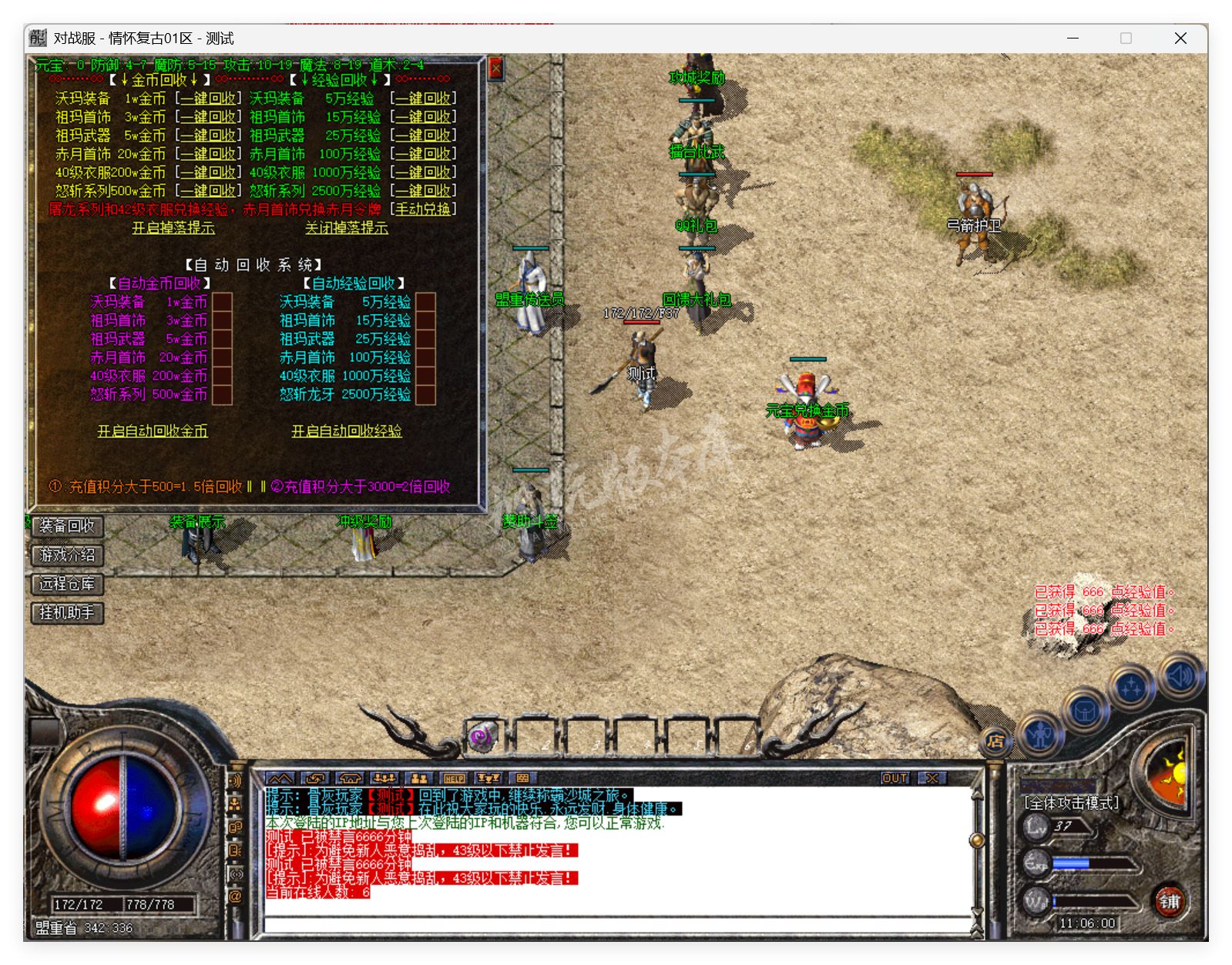Open the 挂机助手 auto-play assistant
The height and width of the screenshot is (965, 1232).
[67, 613]
